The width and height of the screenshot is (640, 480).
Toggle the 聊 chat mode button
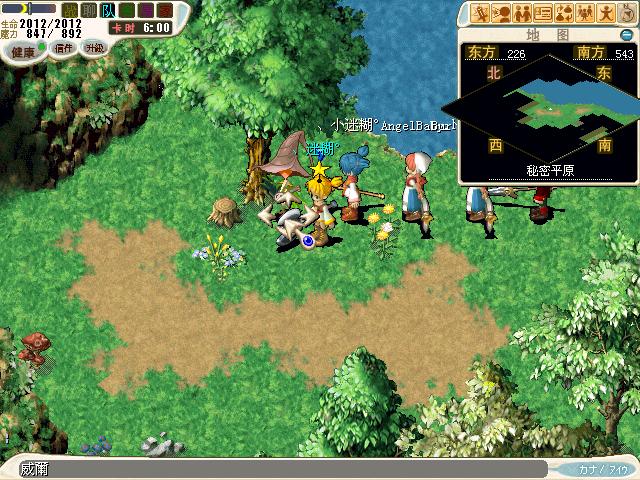(89, 11)
